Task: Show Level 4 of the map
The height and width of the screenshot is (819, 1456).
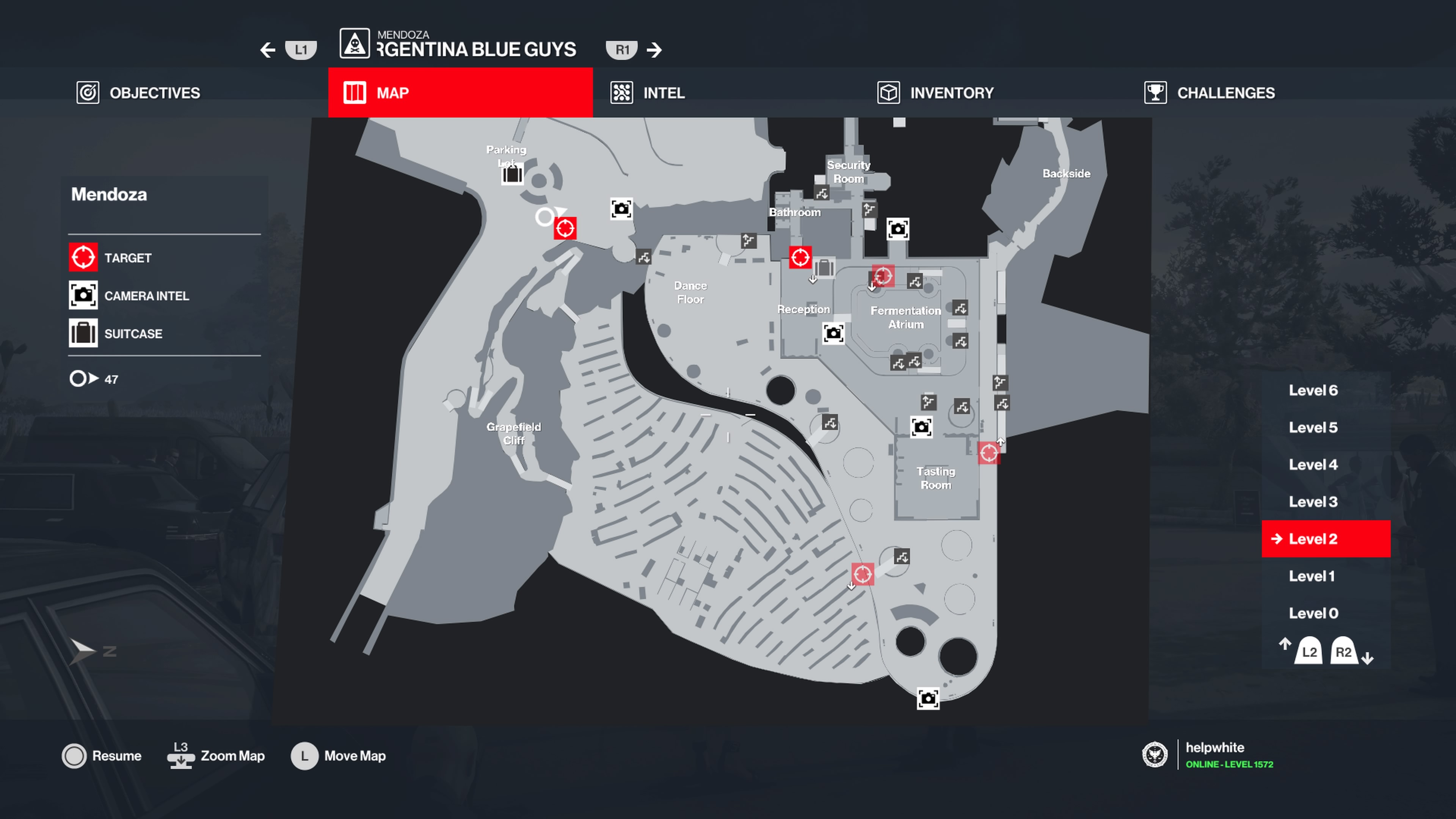Action: click(1312, 464)
